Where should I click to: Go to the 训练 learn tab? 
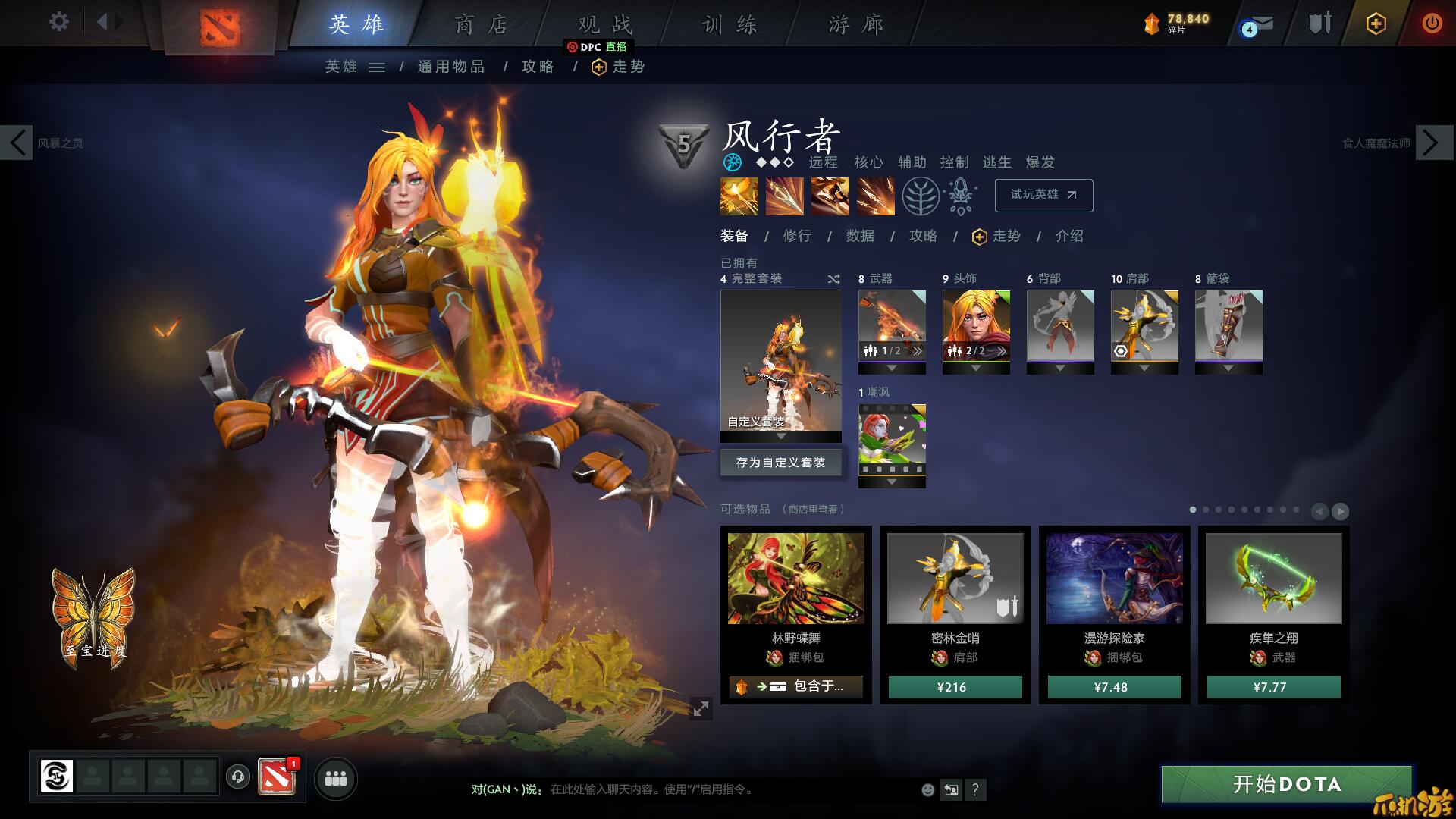(730, 25)
